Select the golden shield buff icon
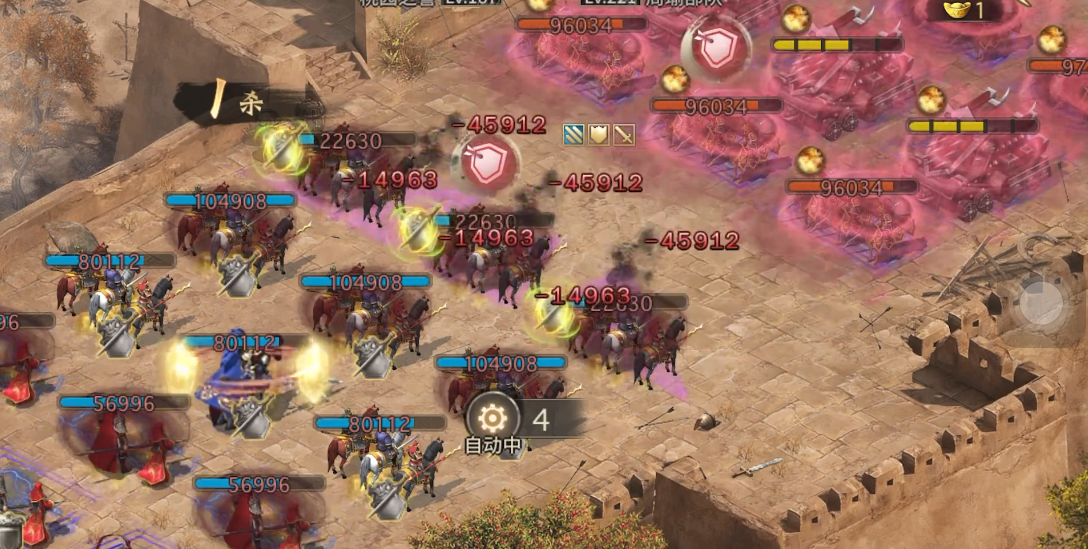This screenshot has height=549, width=1088. (599, 134)
